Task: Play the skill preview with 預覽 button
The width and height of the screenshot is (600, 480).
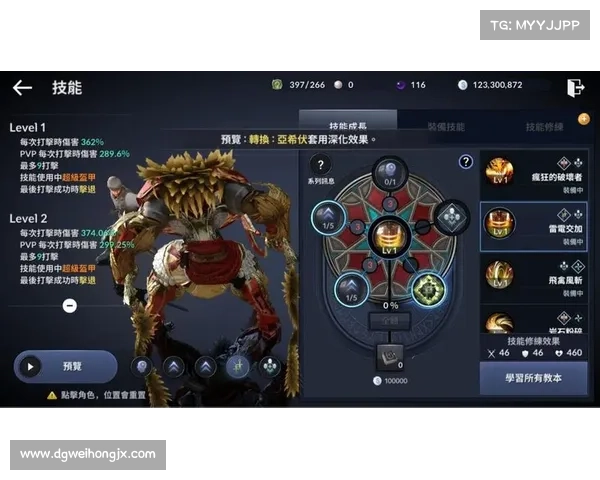Action: point(66,366)
